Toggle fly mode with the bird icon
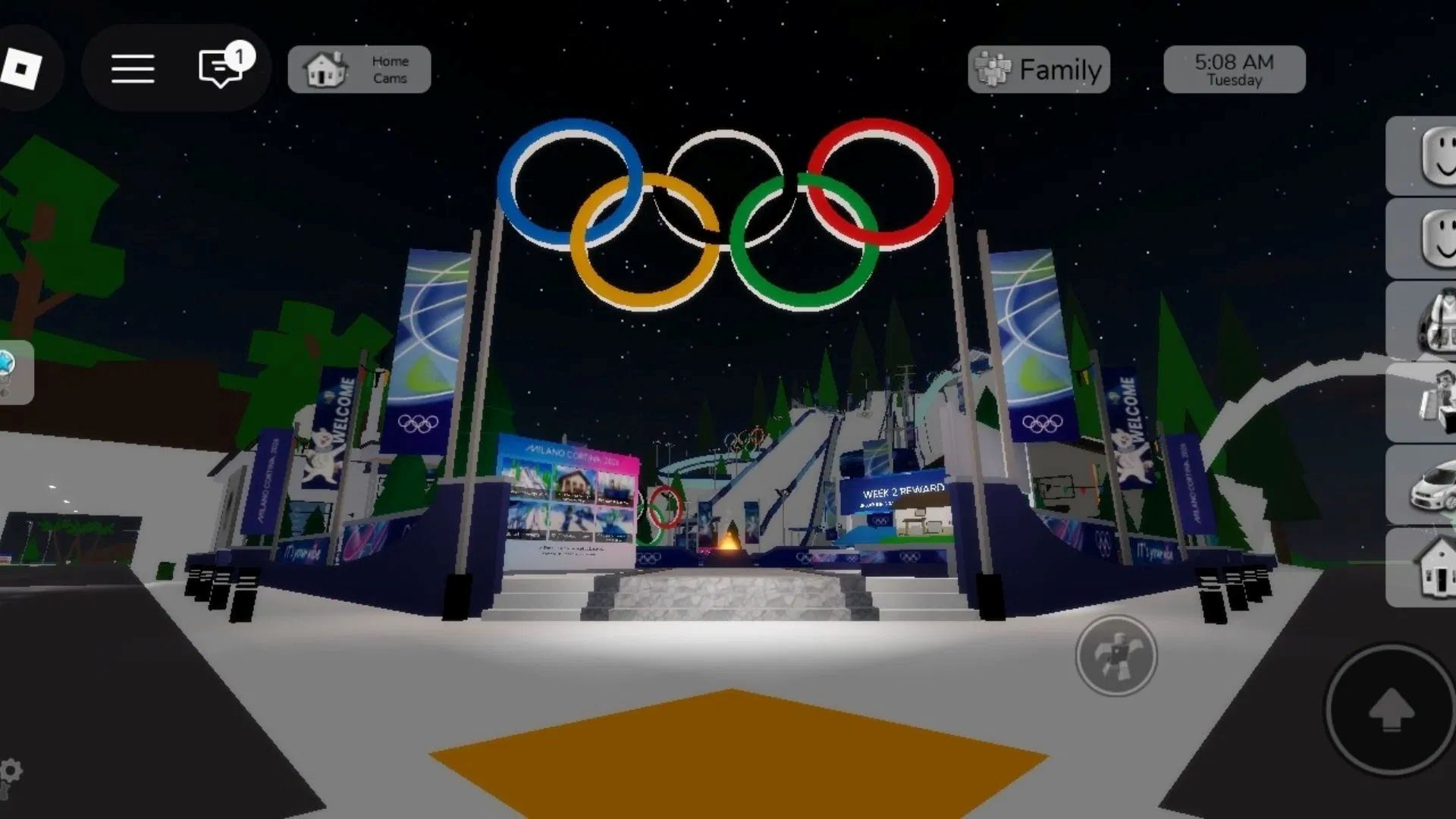The image size is (1456, 819). [1114, 657]
